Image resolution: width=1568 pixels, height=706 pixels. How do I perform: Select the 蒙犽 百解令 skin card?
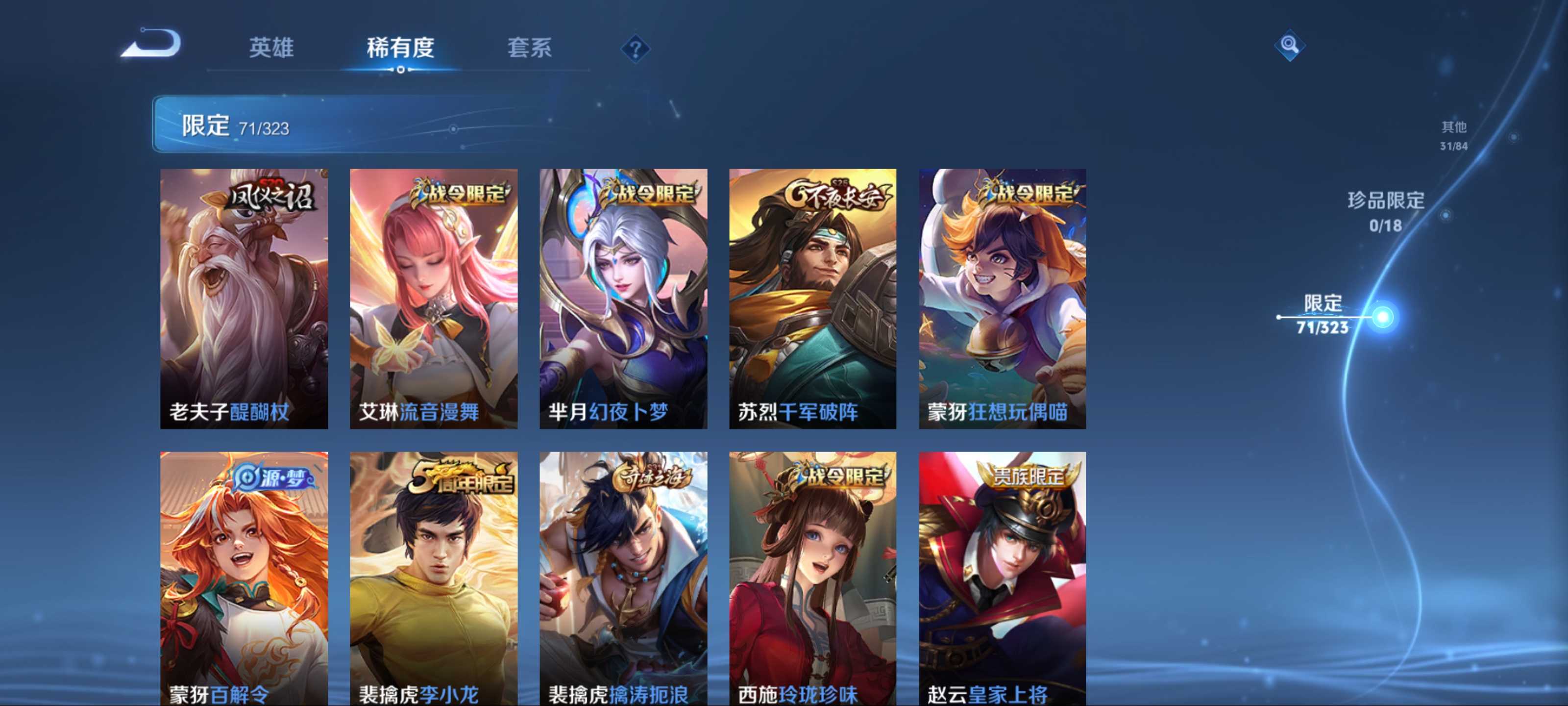point(244,579)
